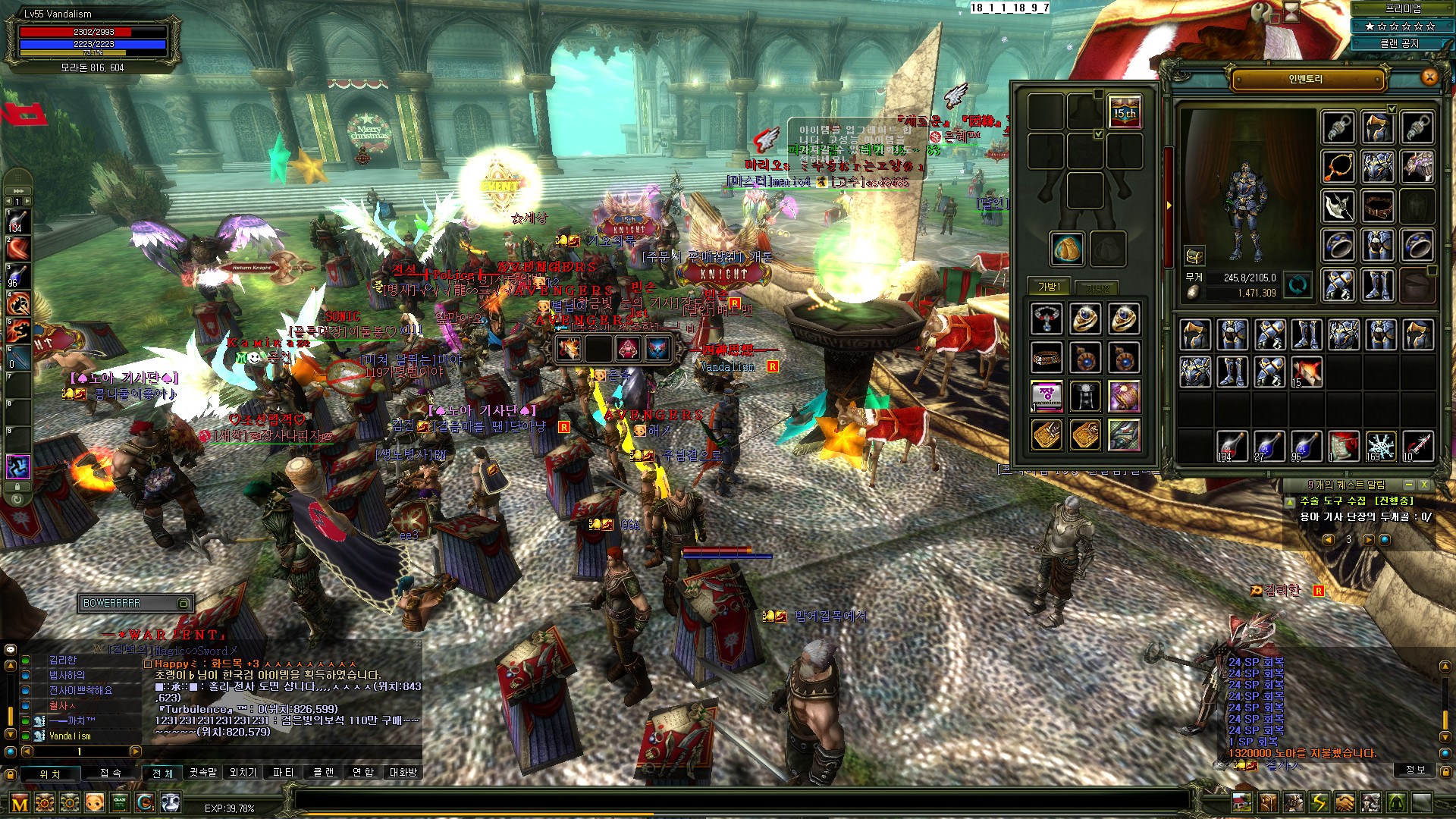The image size is (1456, 819).
Task: Select the snowflake item stack of 169
Action: tap(1380, 446)
